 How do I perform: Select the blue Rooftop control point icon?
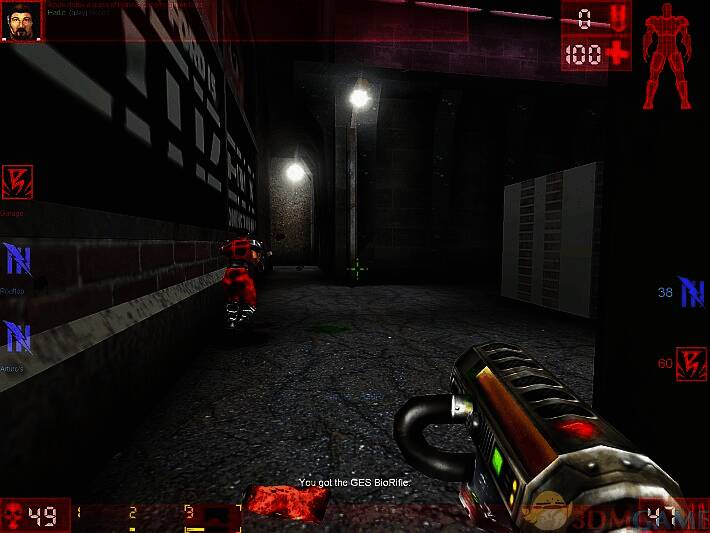point(17,259)
